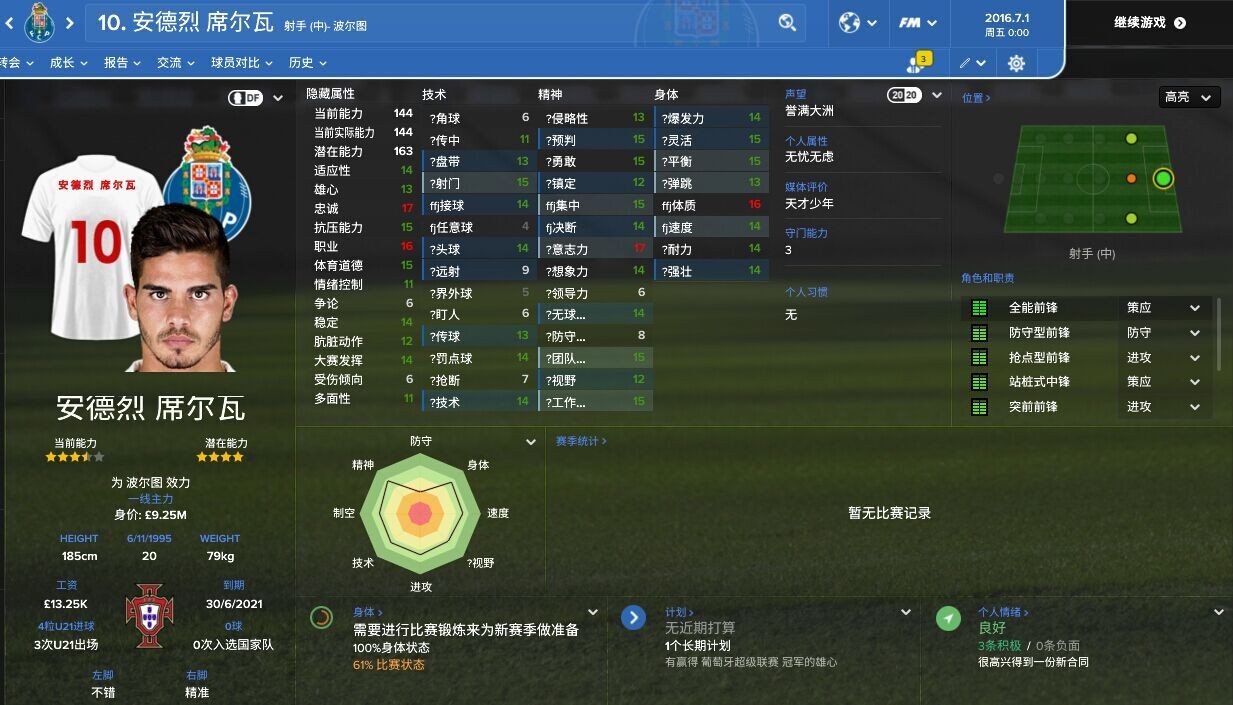Toggle the DF switch above player portrait
This screenshot has height=705, width=1233.
[246, 98]
